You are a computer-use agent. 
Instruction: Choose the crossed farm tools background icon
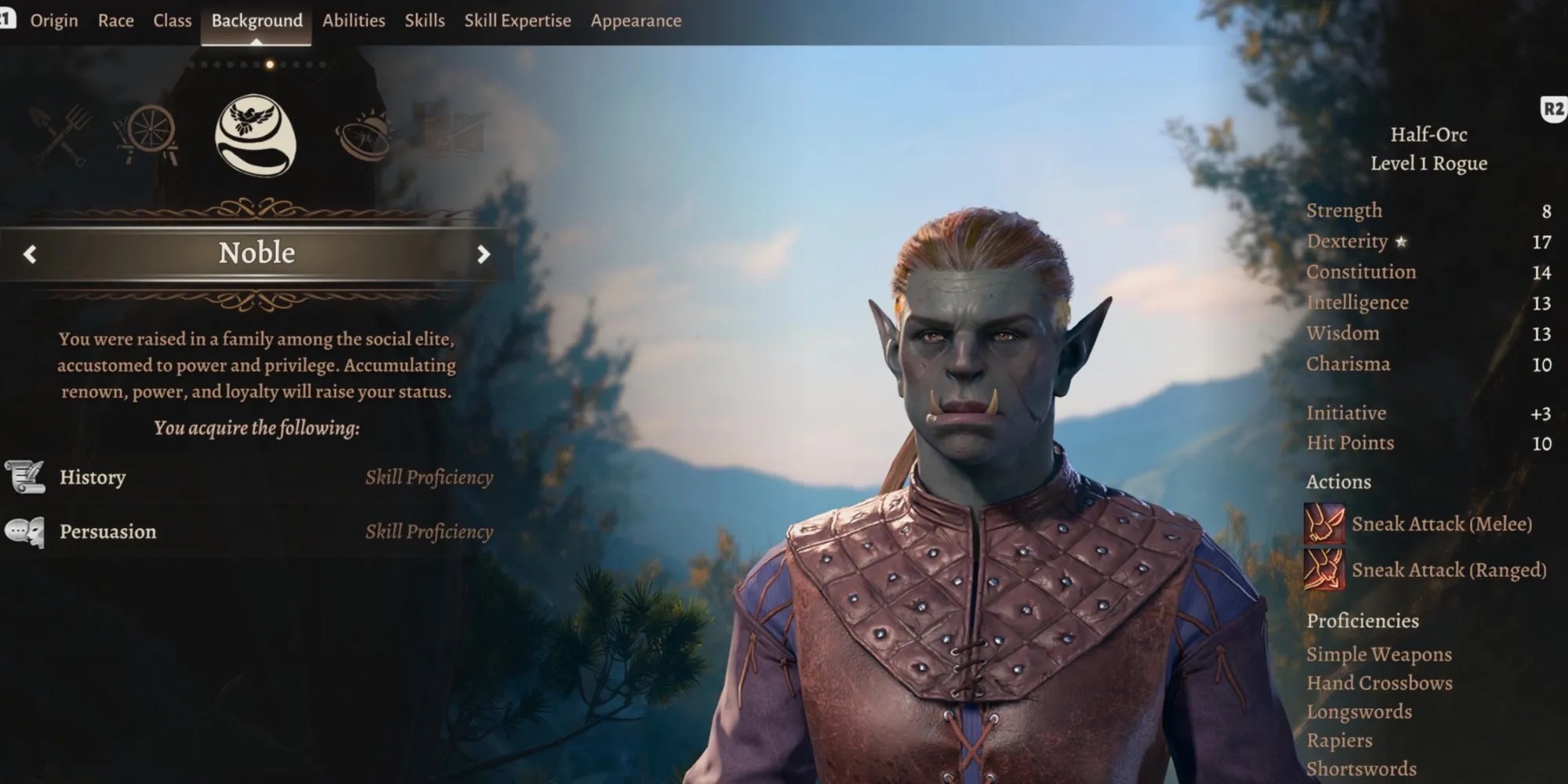pos(61,136)
